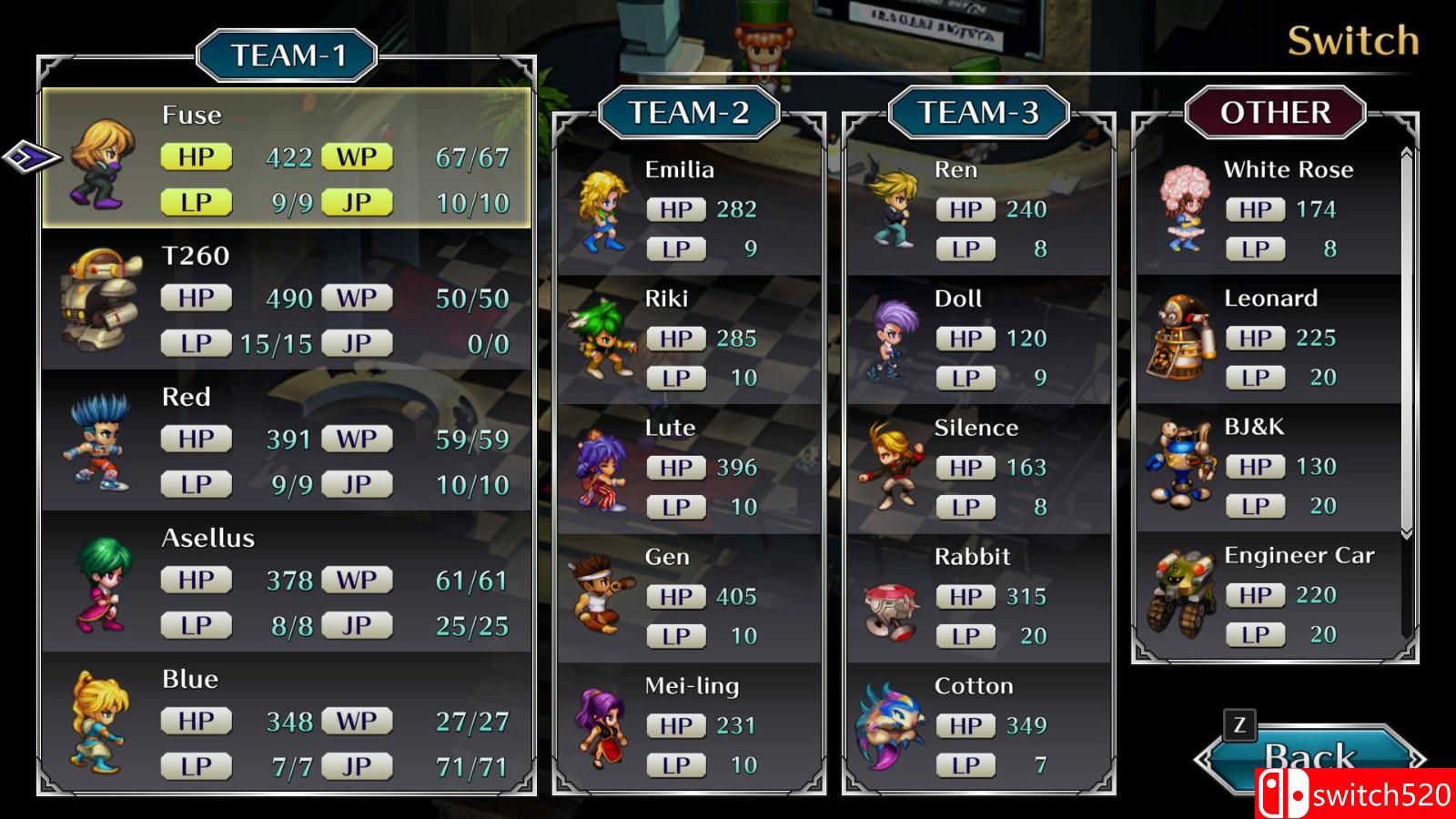
Task: Pick Asellus in the first team
Action: (x=287, y=582)
